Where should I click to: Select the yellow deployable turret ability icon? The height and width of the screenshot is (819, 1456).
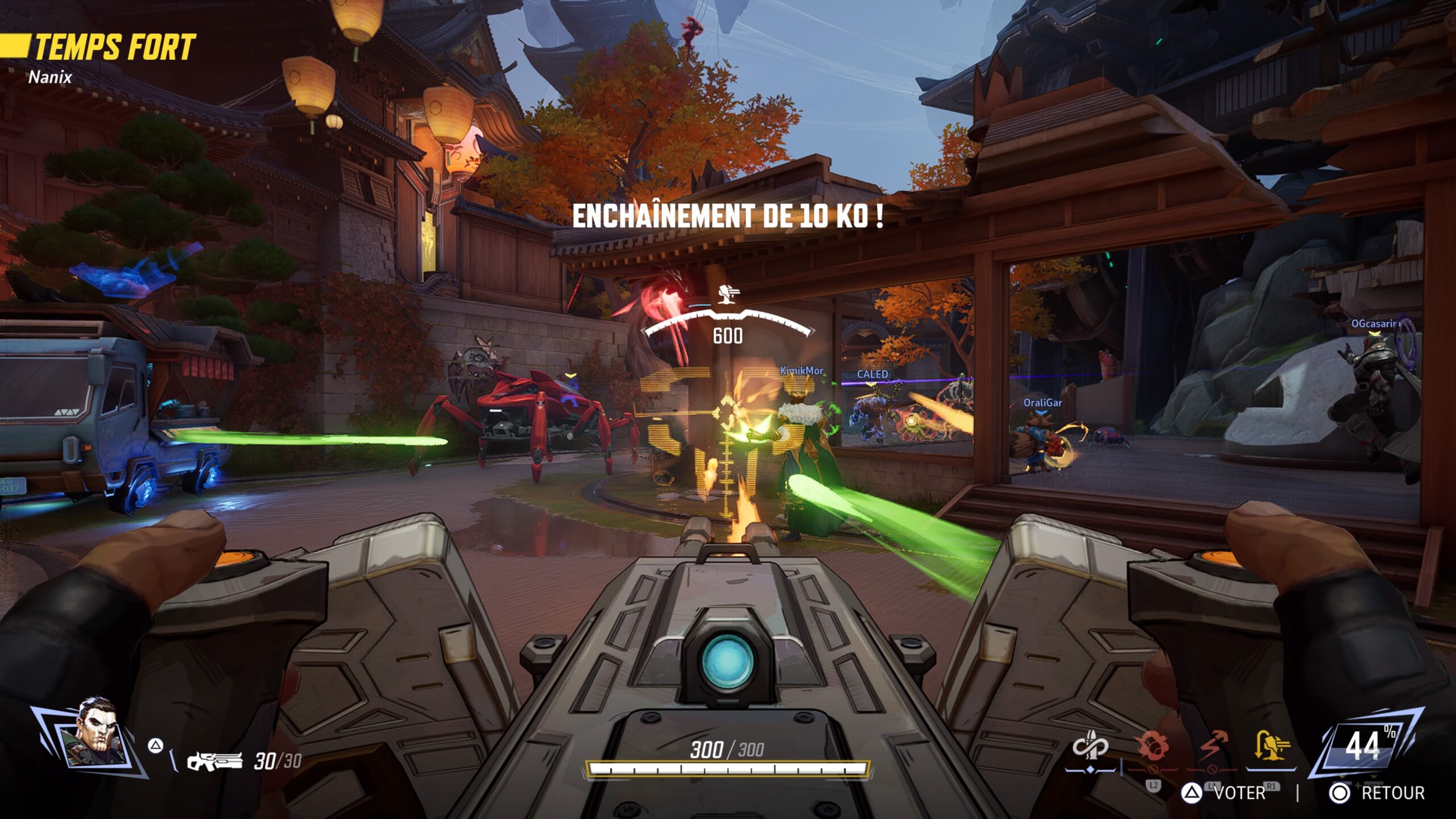1272,746
